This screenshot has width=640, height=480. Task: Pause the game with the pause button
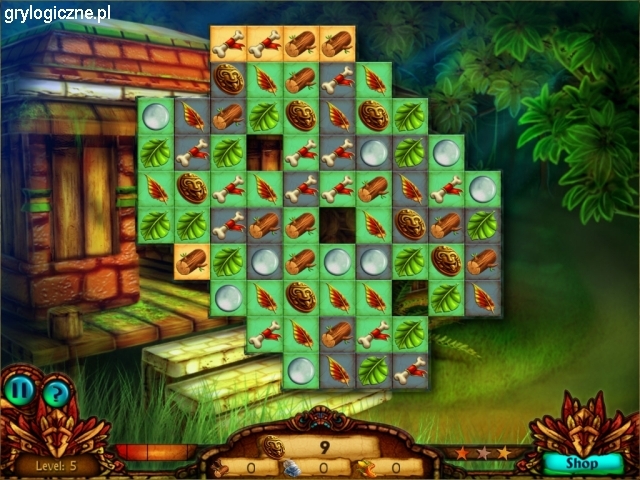pos(17,388)
